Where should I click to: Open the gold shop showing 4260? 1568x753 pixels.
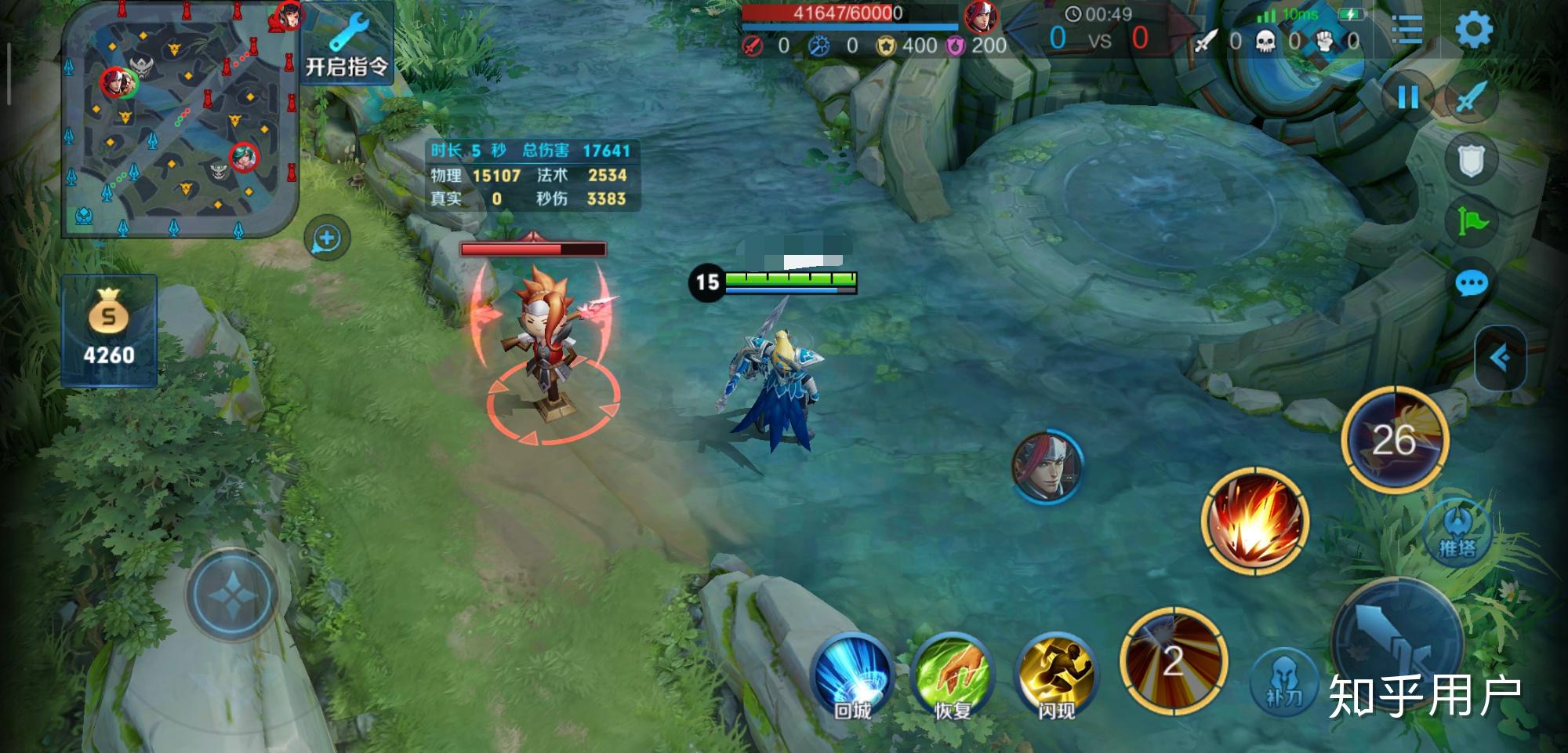(x=109, y=330)
